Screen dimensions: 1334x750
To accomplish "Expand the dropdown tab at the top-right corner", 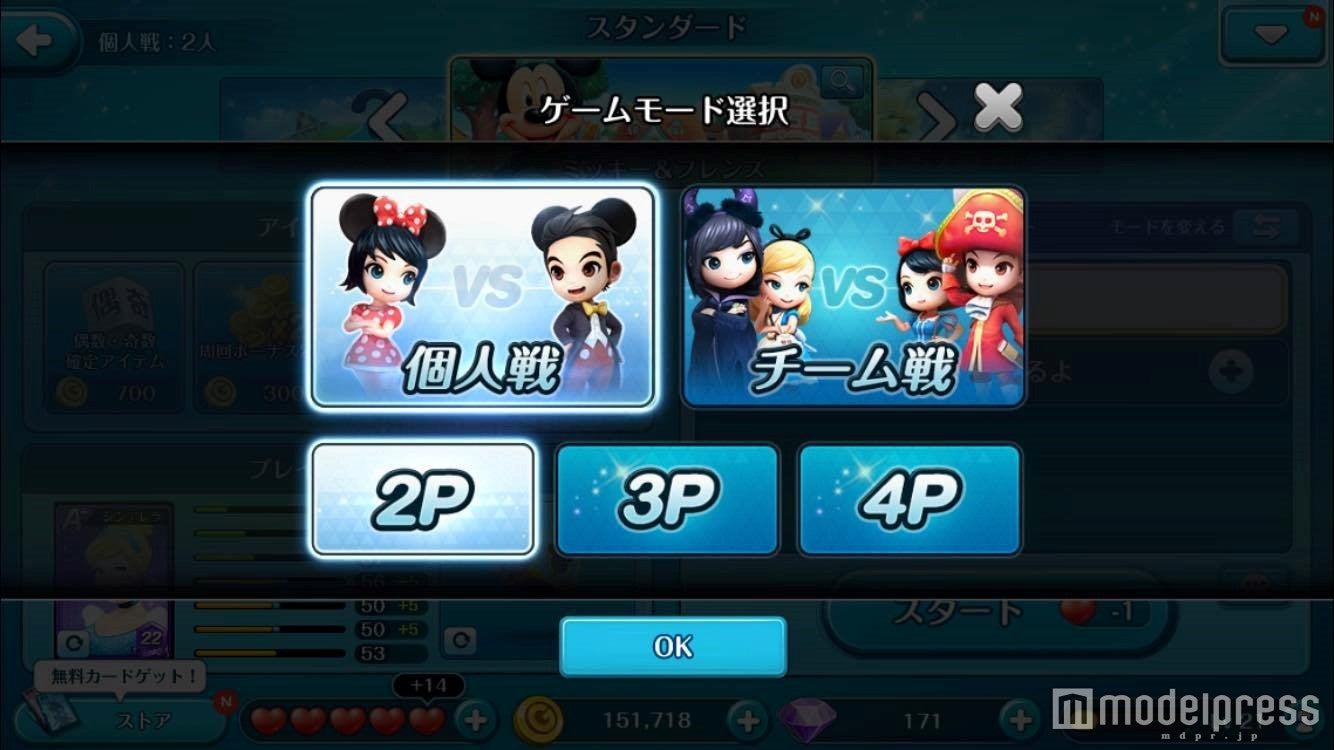I will click(x=1272, y=35).
